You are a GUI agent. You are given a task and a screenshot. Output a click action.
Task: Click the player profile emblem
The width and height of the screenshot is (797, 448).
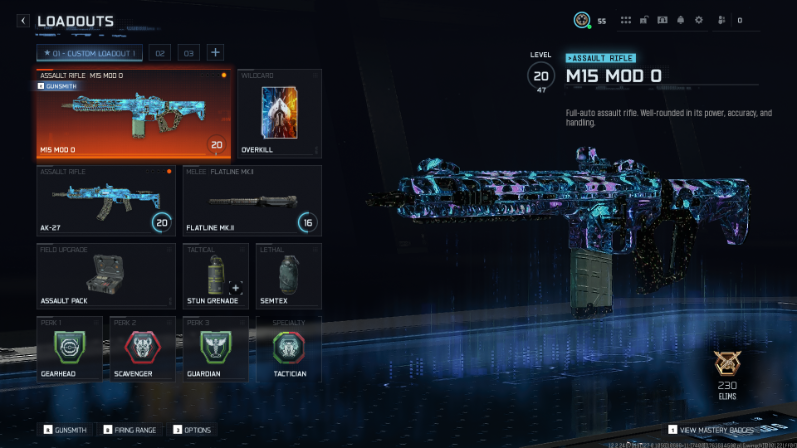580,20
